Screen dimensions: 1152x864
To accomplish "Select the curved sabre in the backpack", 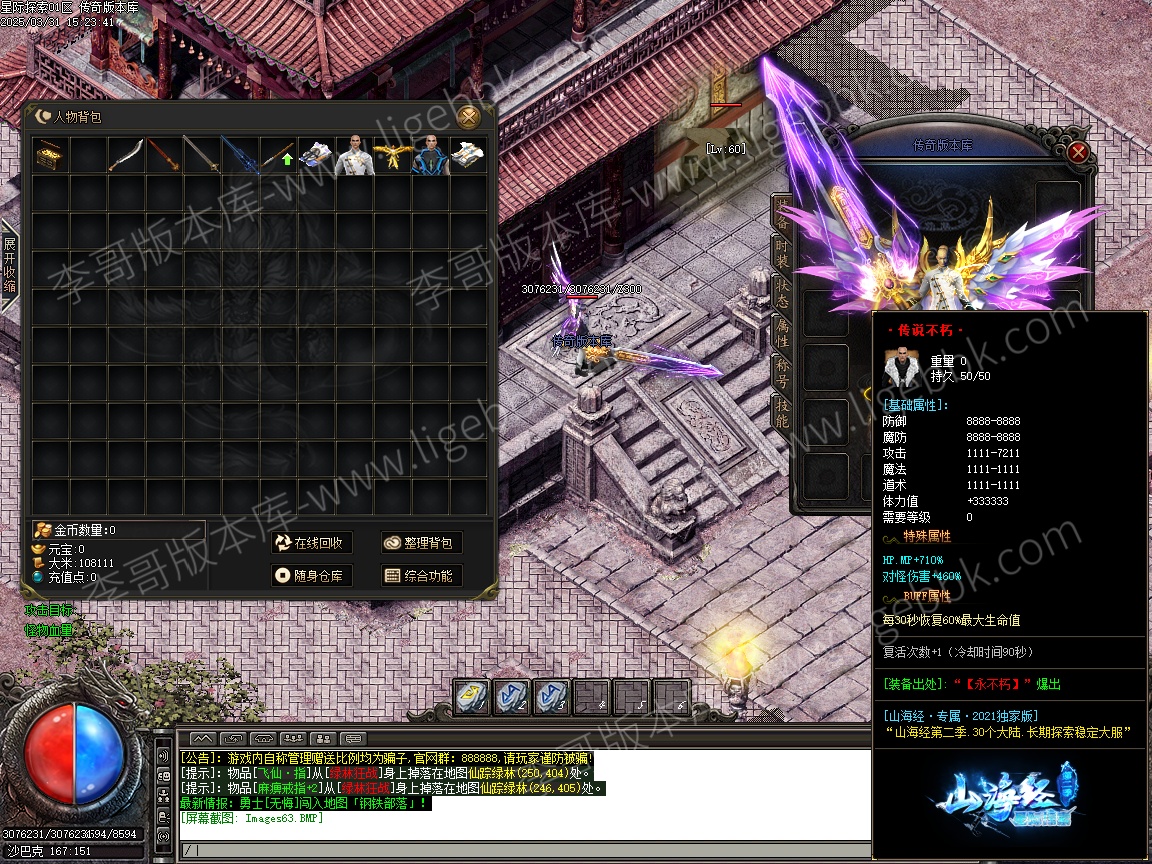I will [126, 156].
